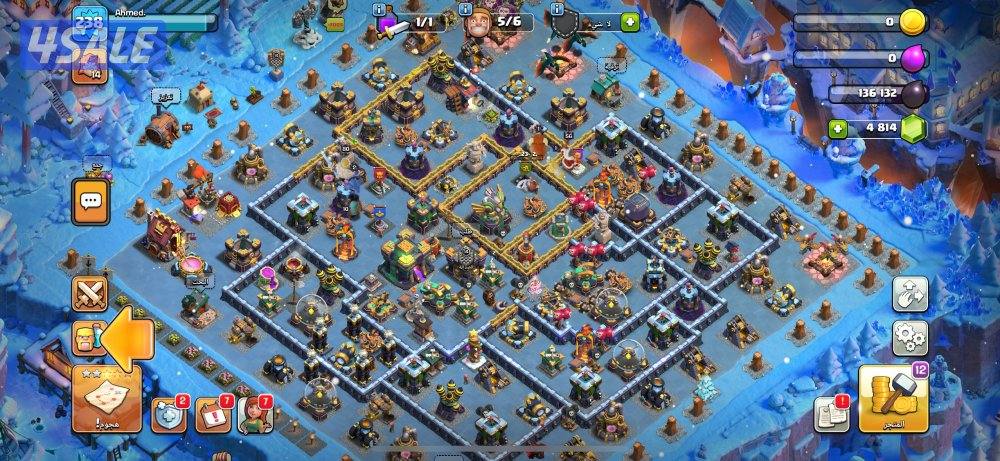Image resolution: width=1000 pixels, height=461 pixels.
Task: Add gems with the green plus
Action: coord(838,128)
